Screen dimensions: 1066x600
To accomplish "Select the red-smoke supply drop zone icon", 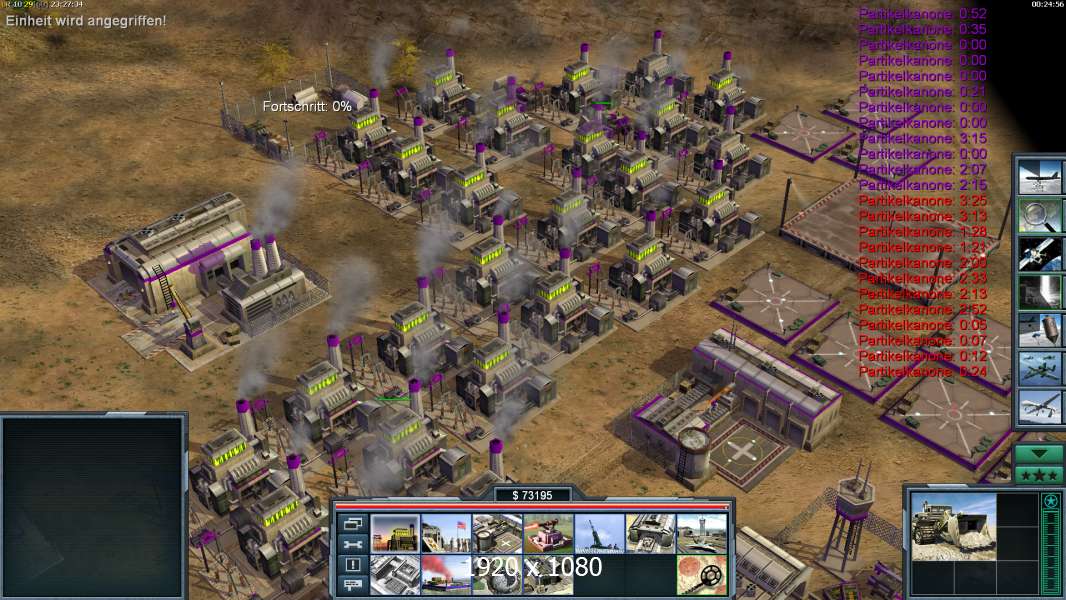I will (446, 574).
